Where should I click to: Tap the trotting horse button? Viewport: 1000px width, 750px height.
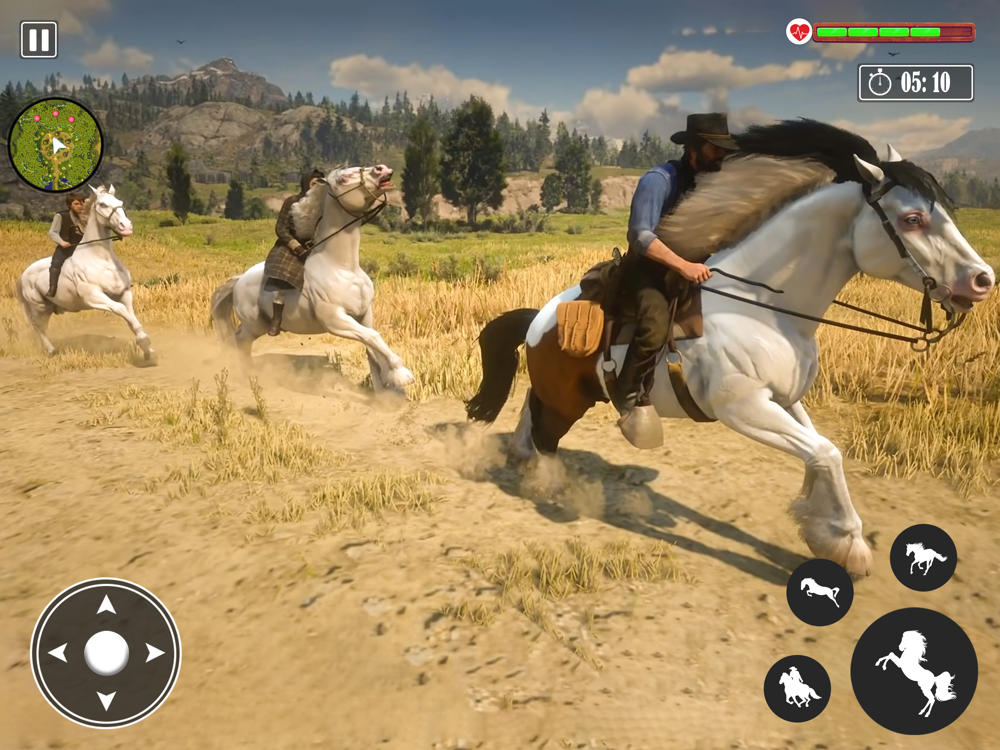point(923,557)
